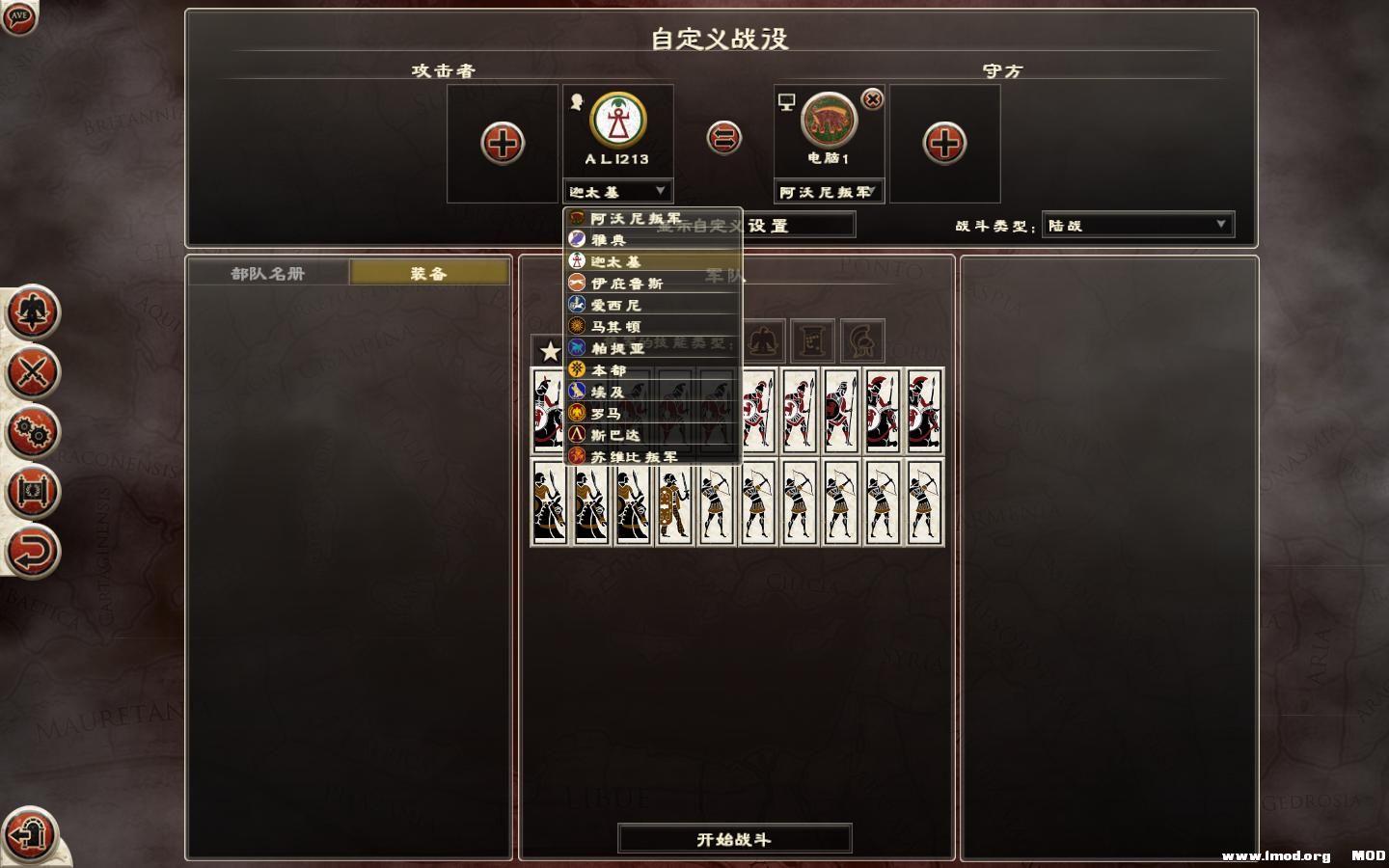1389x868 pixels.
Task: Open the defender's 阿沃尼叛军 faction dropdown
Action: [x=830, y=191]
